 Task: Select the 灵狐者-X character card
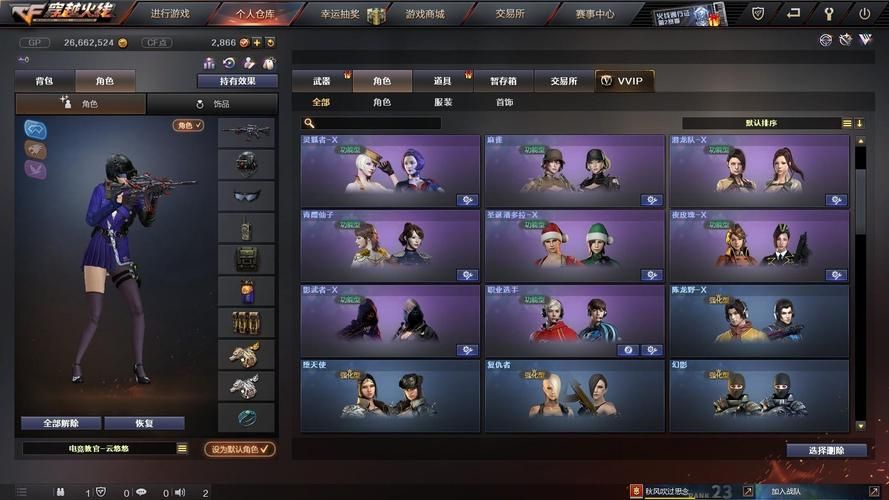[390, 171]
